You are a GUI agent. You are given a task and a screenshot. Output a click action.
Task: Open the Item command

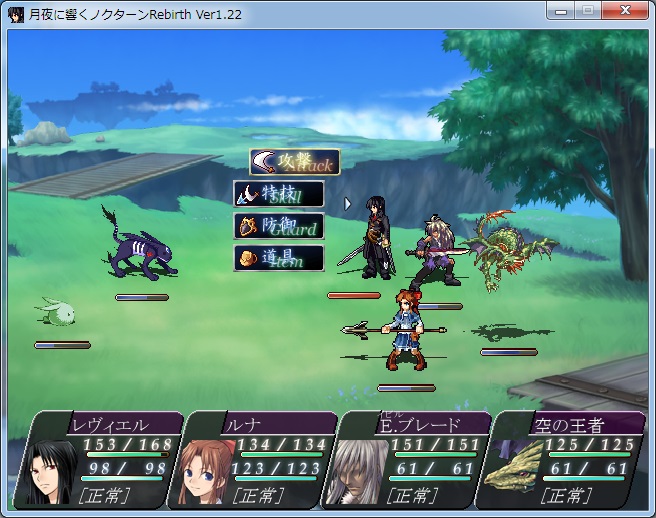(279, 258)
